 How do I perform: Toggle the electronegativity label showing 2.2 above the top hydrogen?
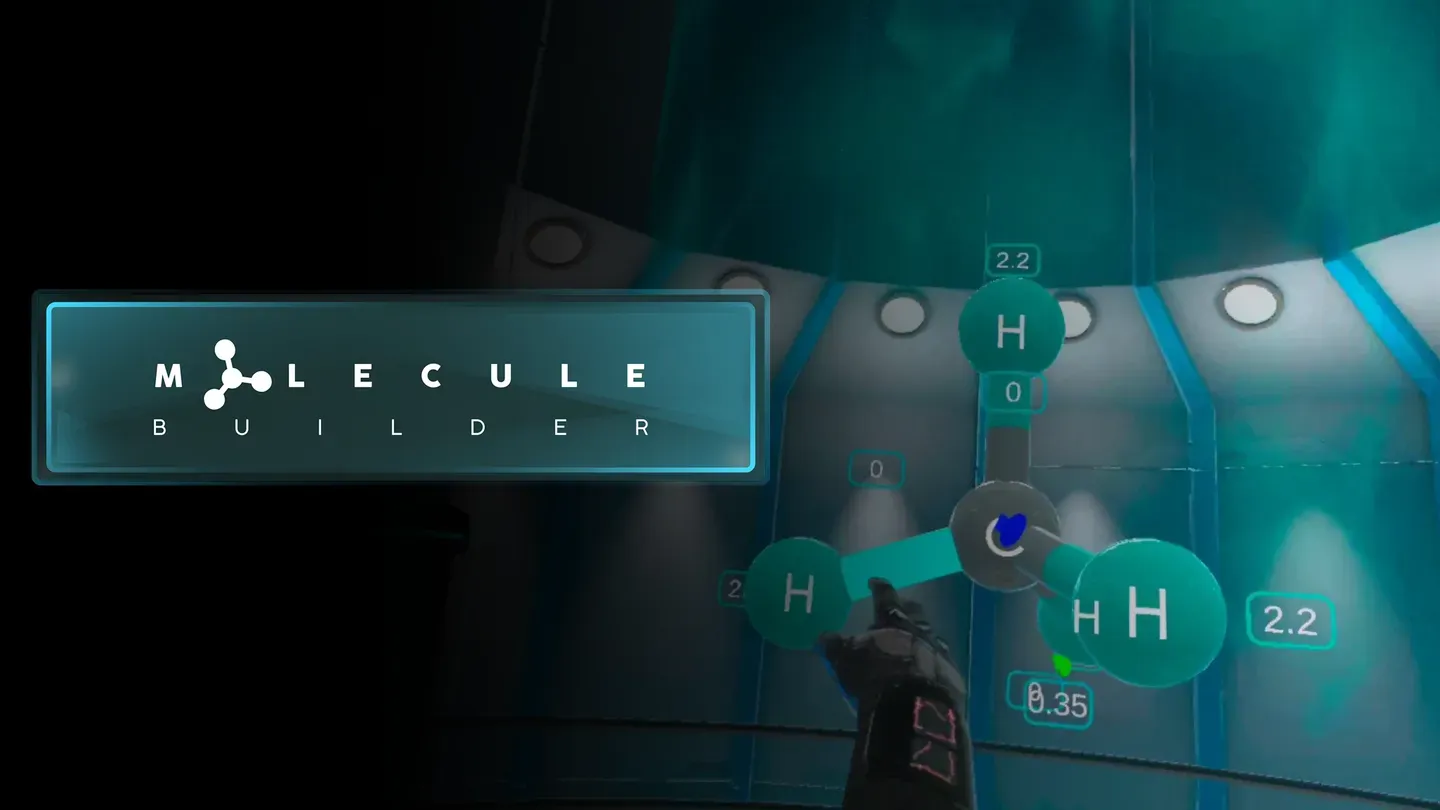(x=1013, y=260)
